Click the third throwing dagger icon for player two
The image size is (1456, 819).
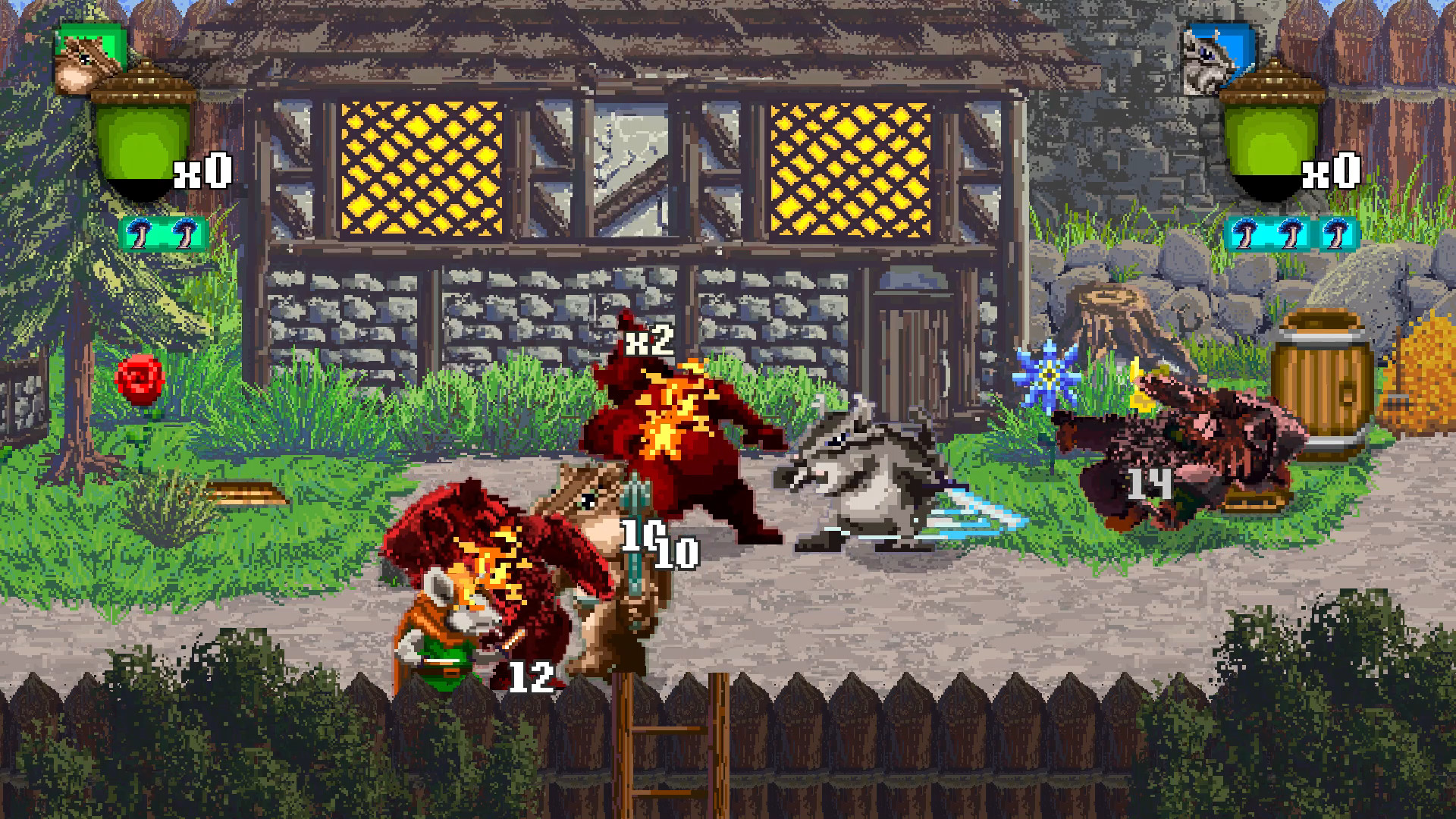coord(1335,234)
